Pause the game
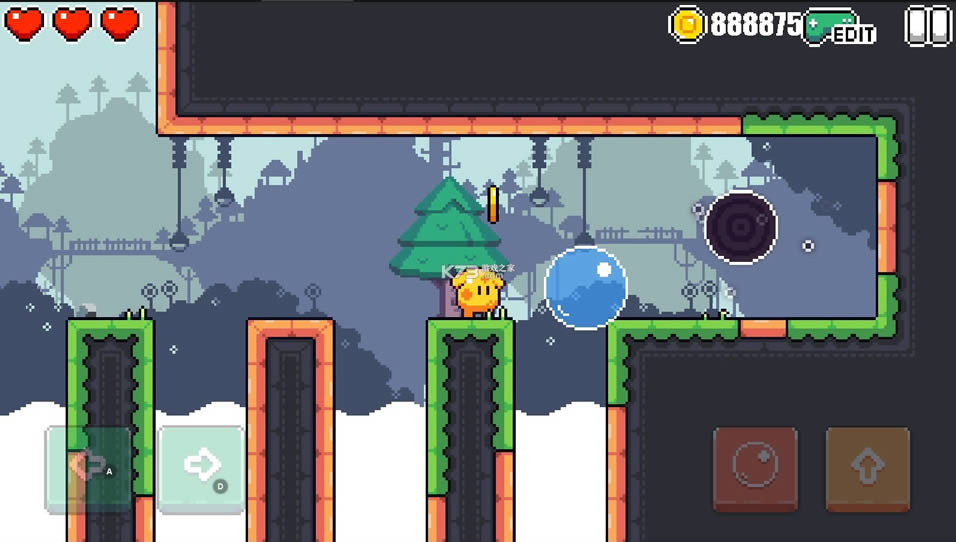This screenshot has height=542, width=956. (927, 26)
